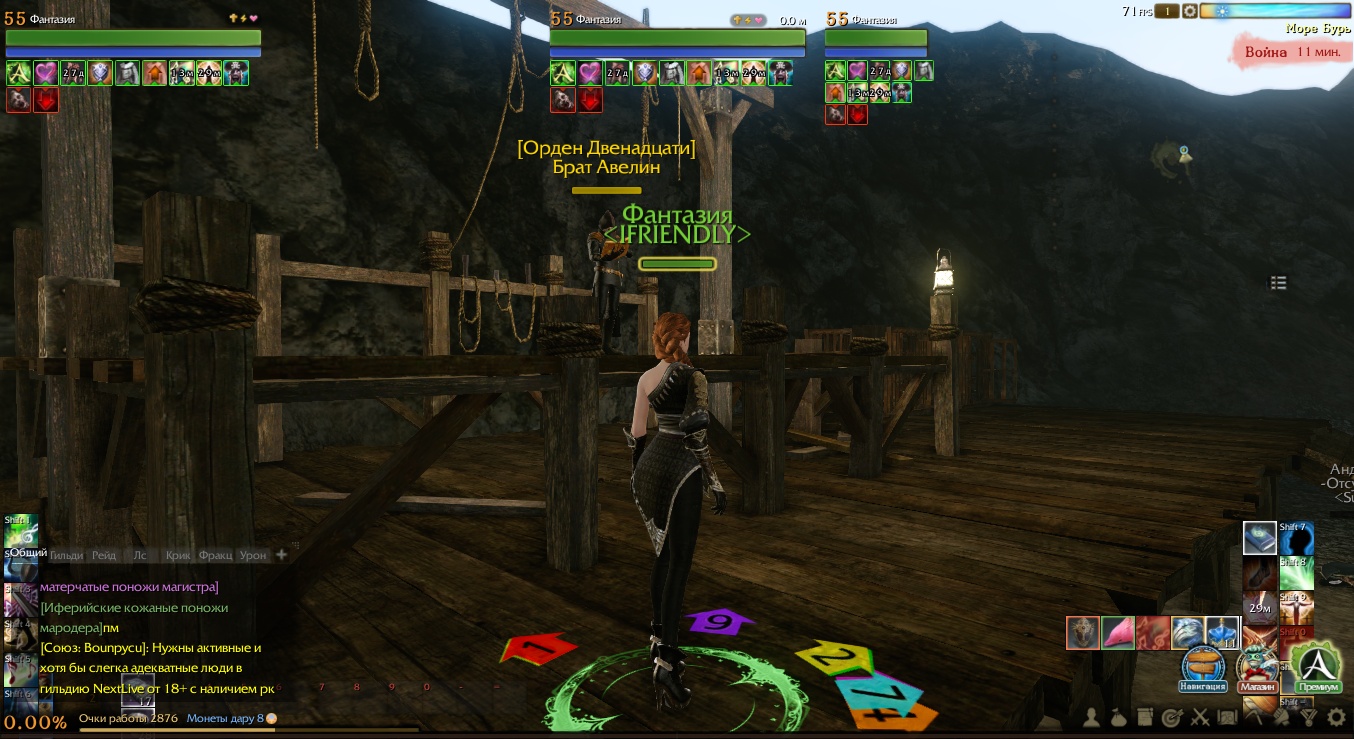Image resolution: width=1354 pixels, height=739 pixels.
Task: Open the gear settings icon in bottom menu
Action: pos(1336,717)
